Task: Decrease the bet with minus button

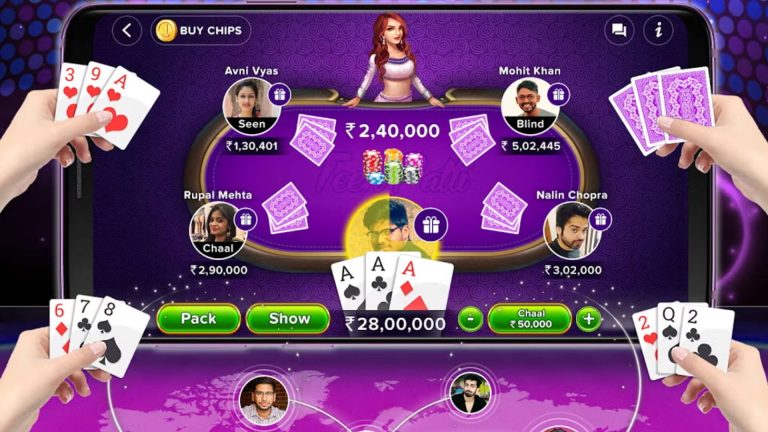Action: click(x=470, y=320)
